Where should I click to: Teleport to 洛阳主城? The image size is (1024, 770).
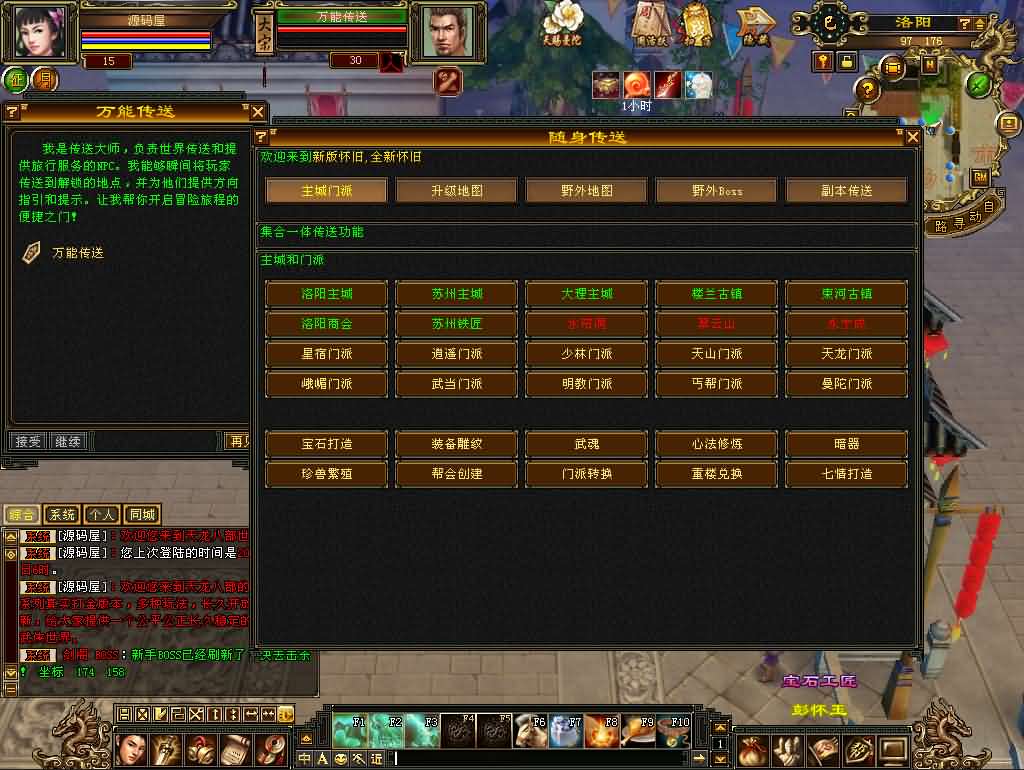(x=326, y=294)
